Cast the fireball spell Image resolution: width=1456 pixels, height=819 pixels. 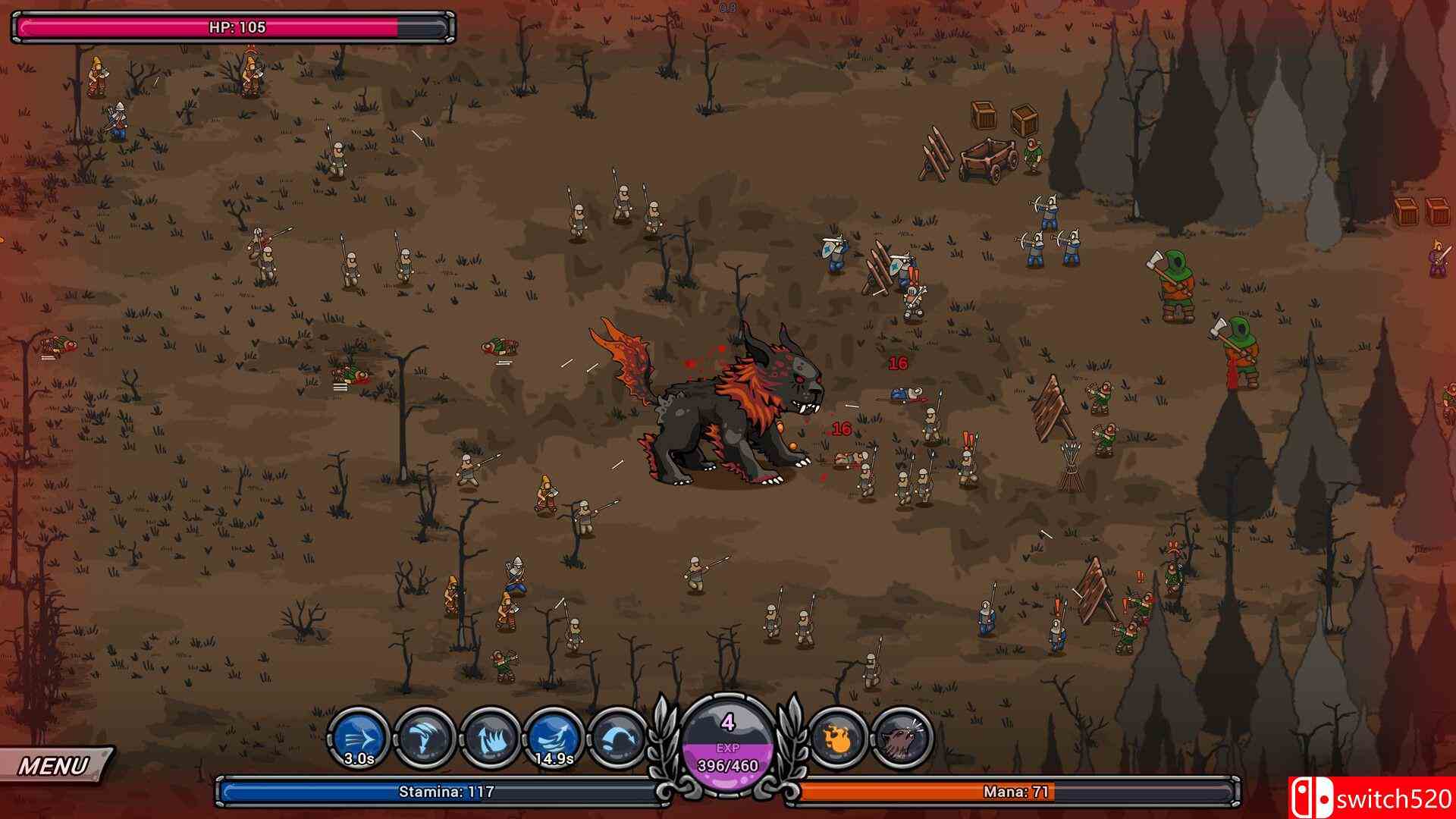coord(839,737)
